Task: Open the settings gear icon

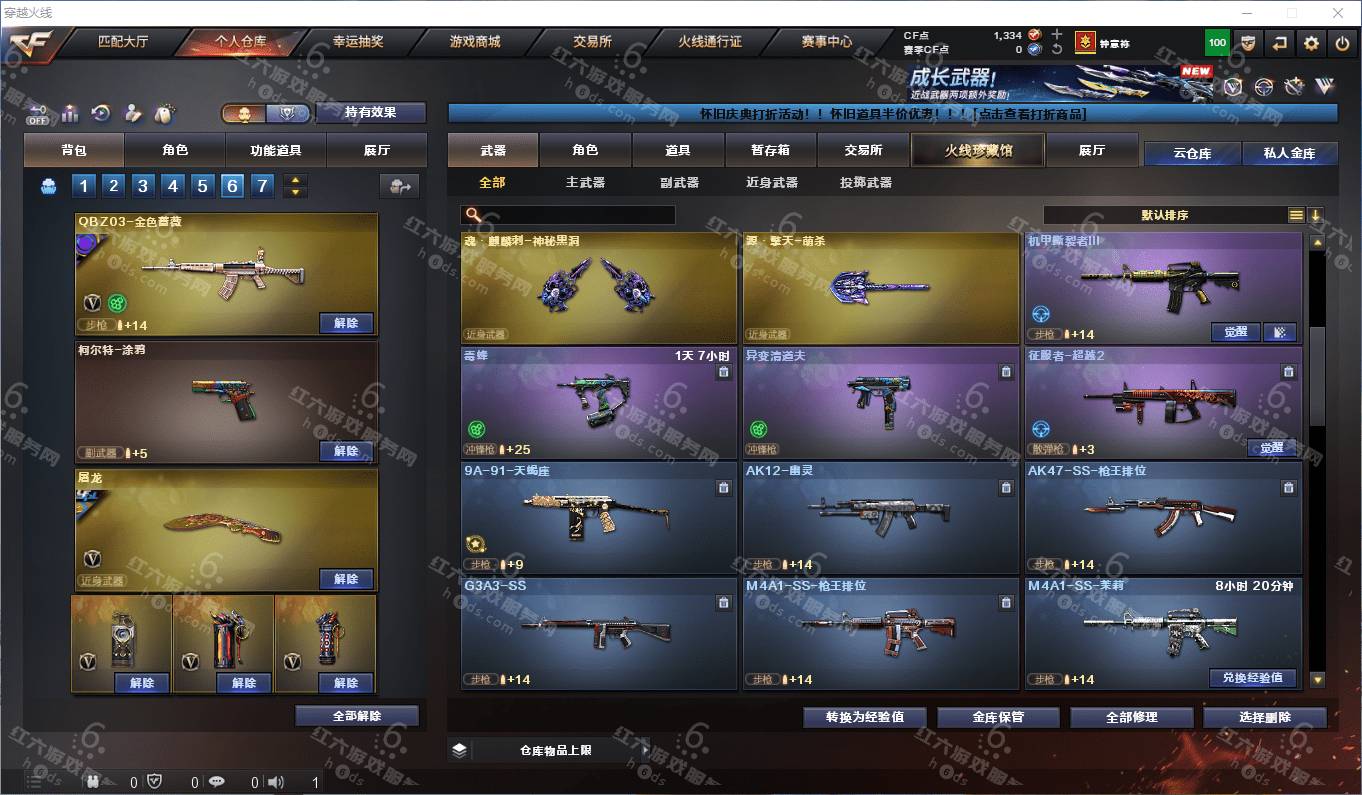Action: click(1311, 43)
